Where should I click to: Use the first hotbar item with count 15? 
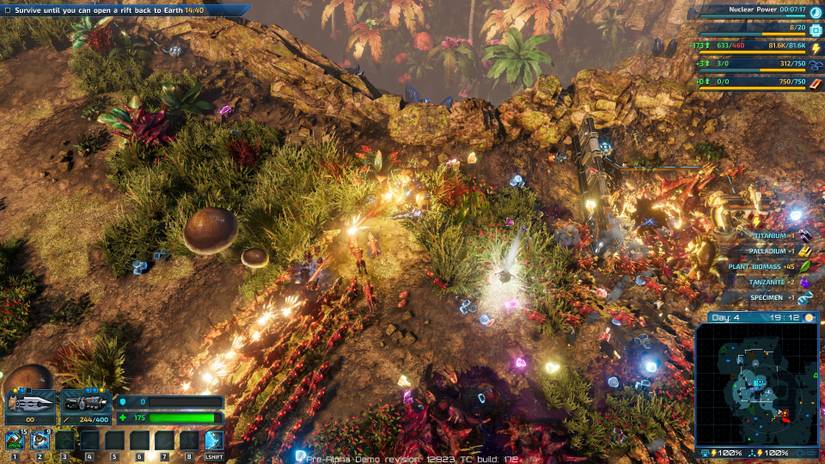point(16,440)
